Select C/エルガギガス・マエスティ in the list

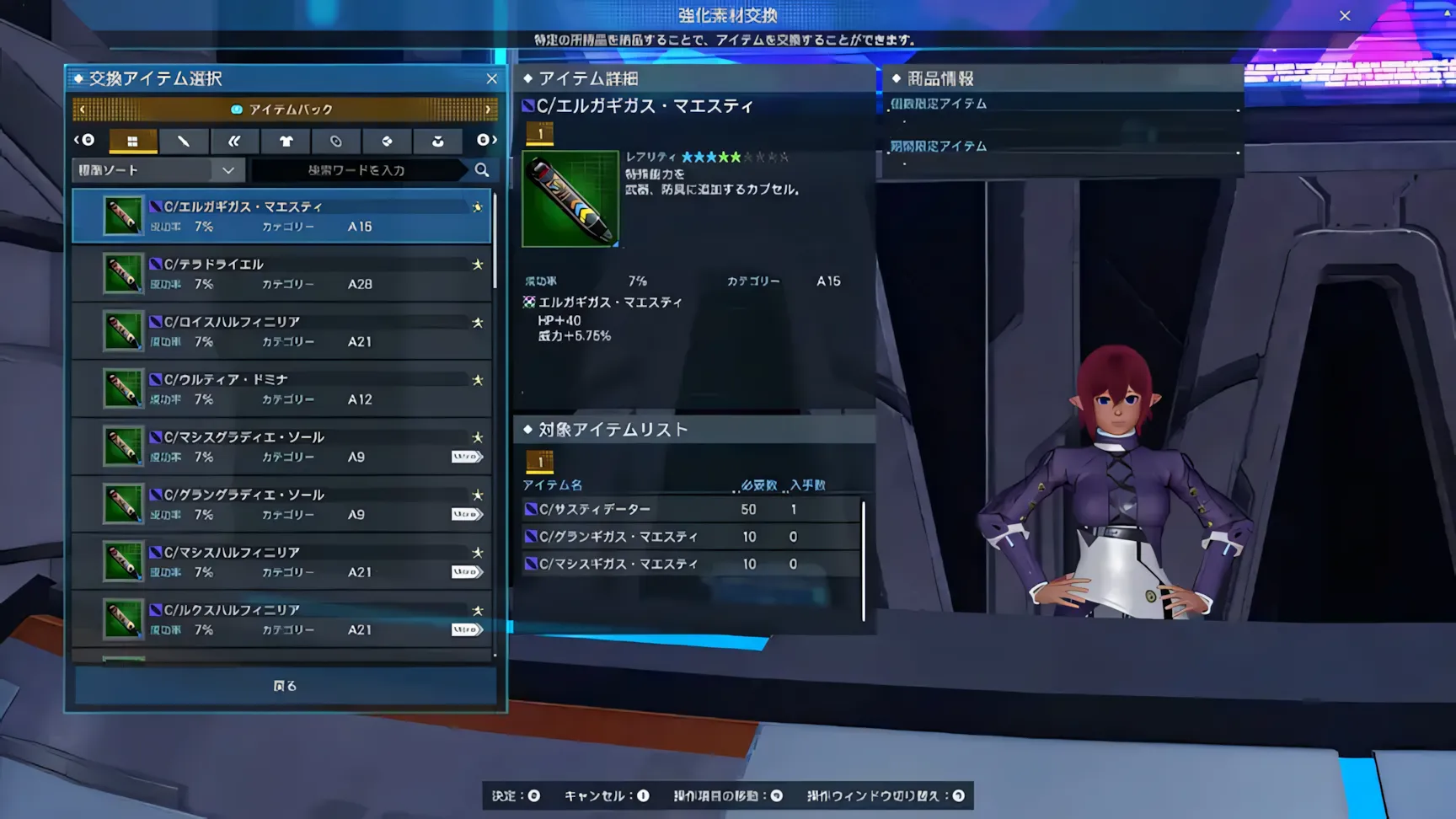tap(281, 216)
